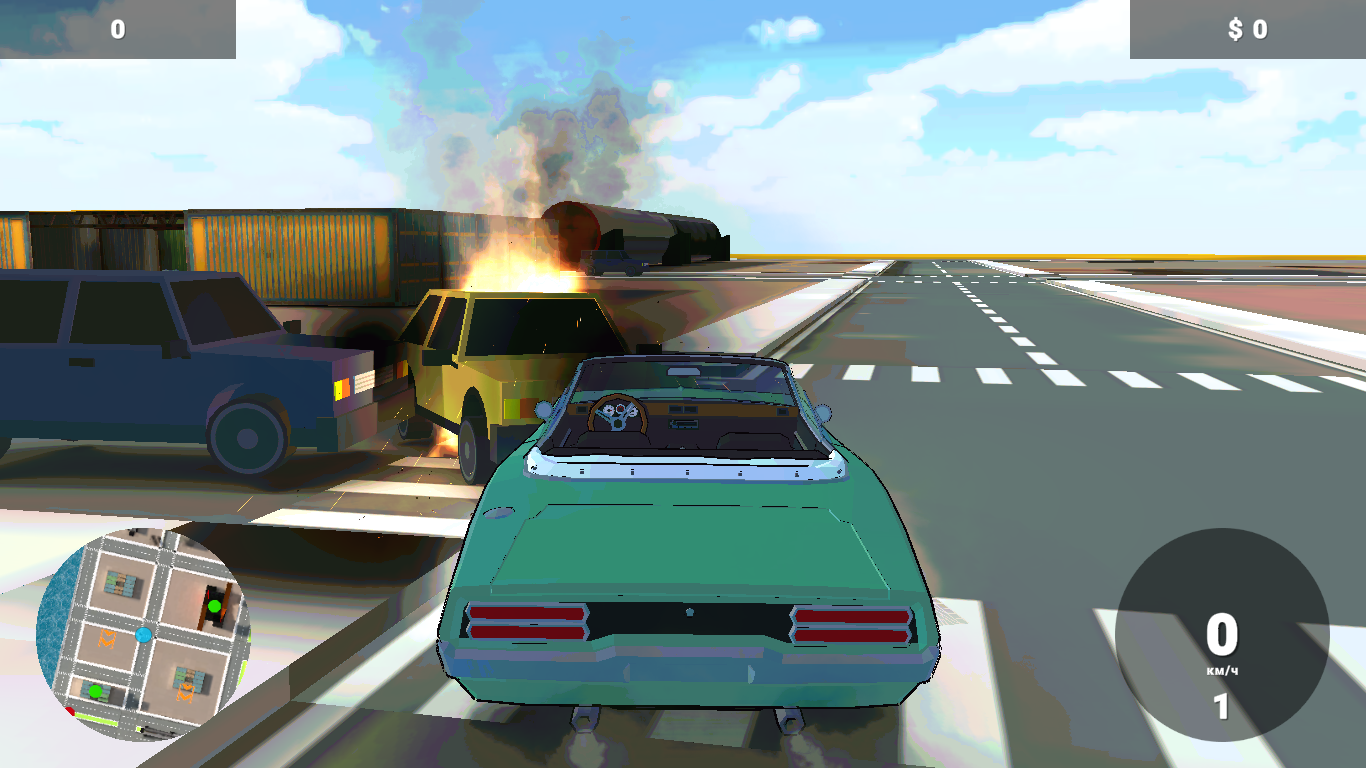The width and height of the screenshot is (1366, 768).
Task: Click the blue player marker on the minimap
Action: [143, 635]
